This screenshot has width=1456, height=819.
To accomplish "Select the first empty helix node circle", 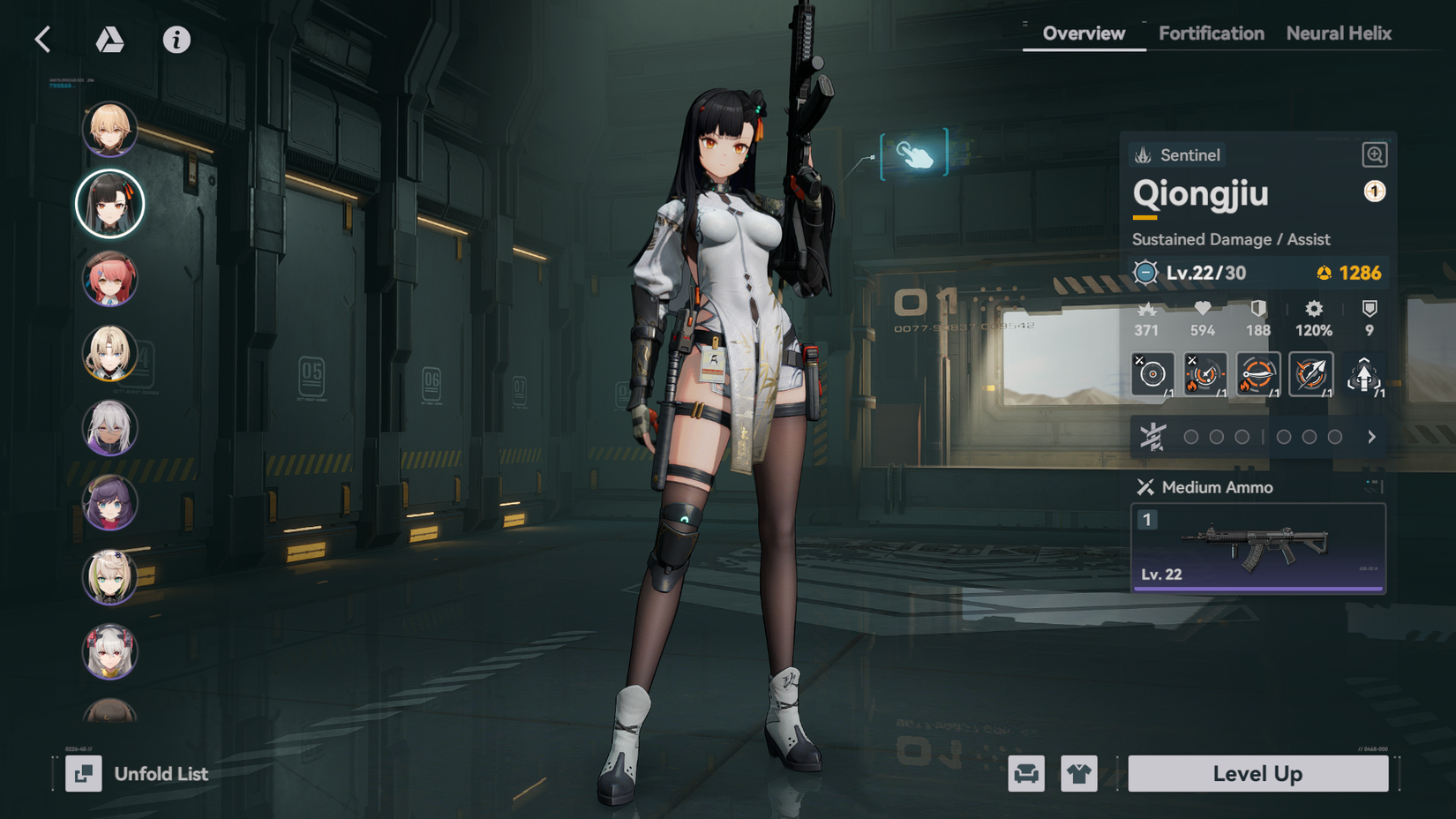I will [x=1191, y=435].
